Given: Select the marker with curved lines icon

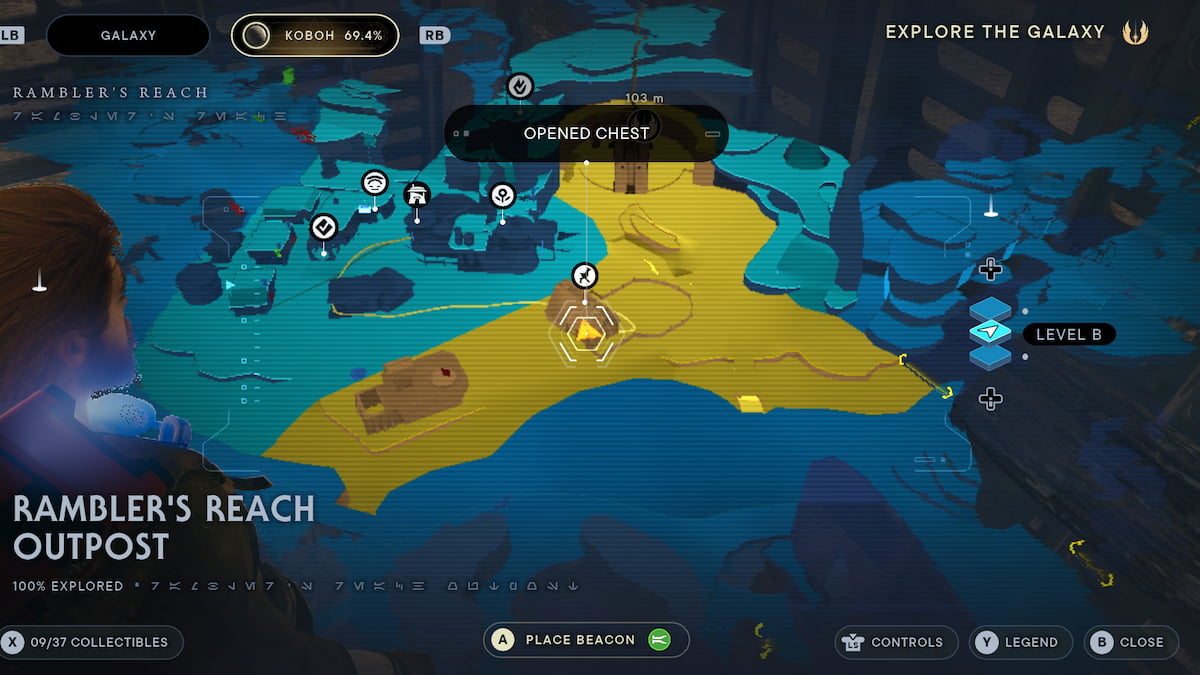Looking at the screenshot, I should tap(375, 182).
